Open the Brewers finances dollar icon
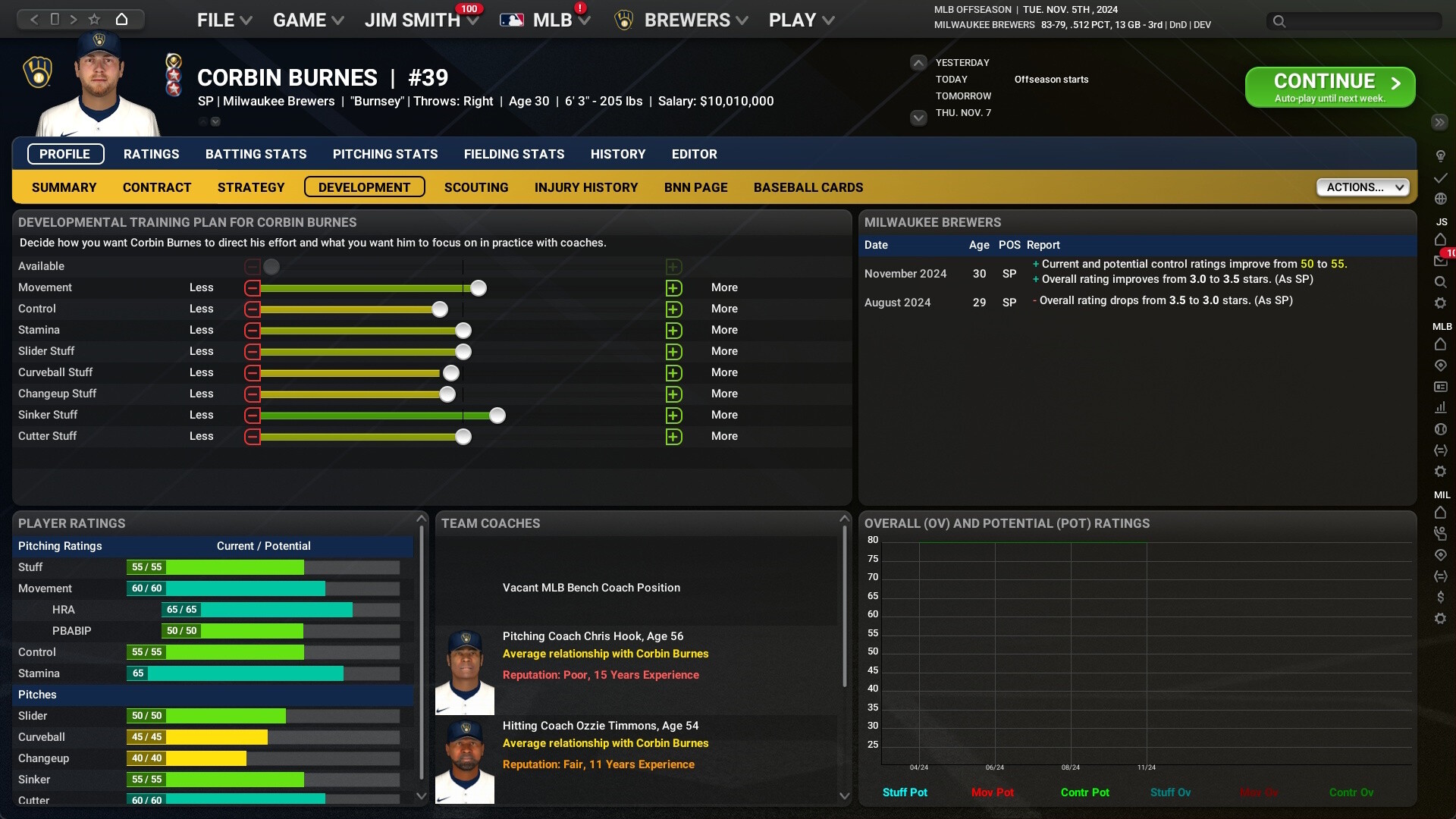The image size is (1456, 819). point(1442,596)
